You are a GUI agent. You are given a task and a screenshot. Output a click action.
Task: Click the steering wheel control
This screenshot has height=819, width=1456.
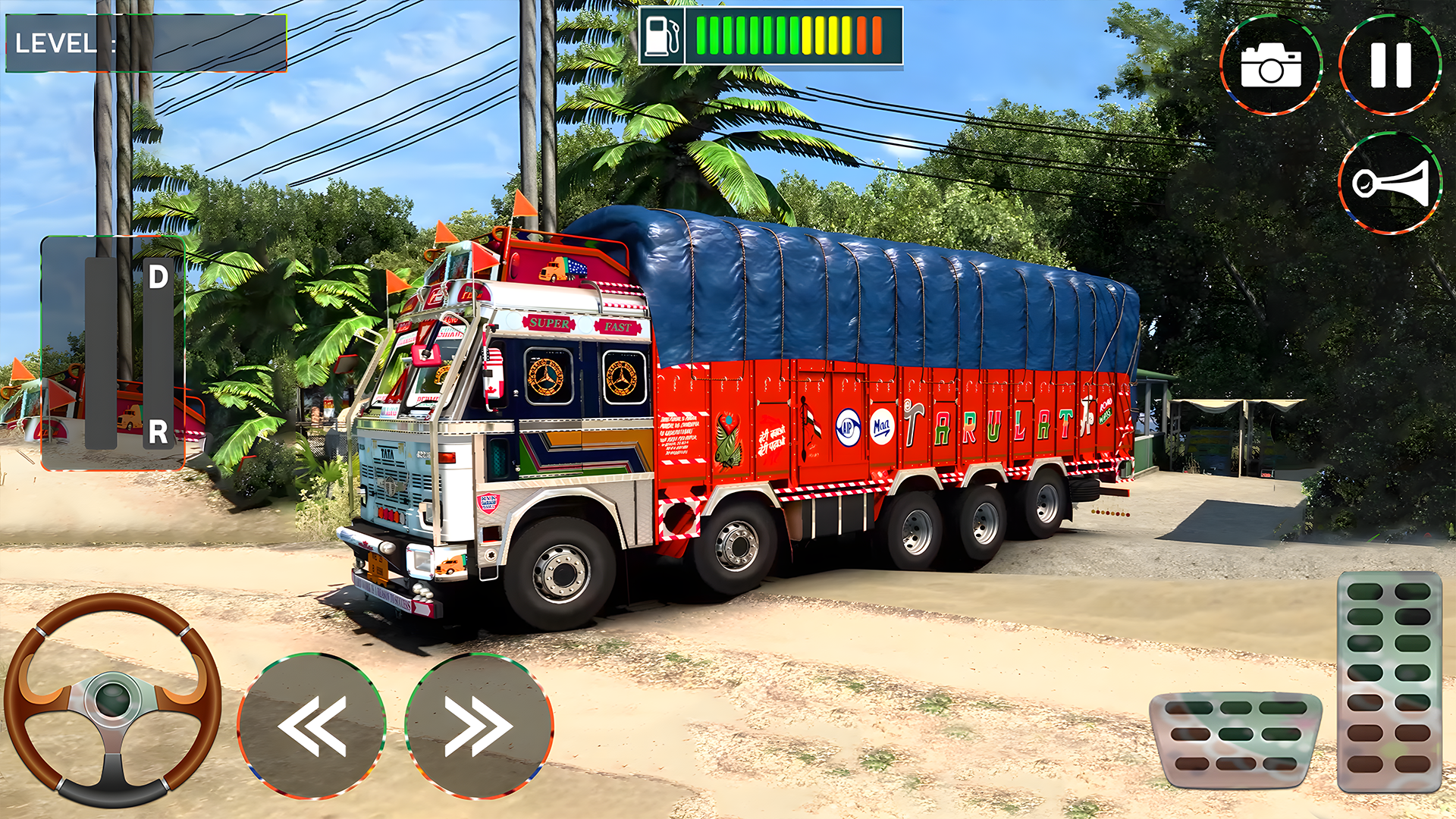112,699
